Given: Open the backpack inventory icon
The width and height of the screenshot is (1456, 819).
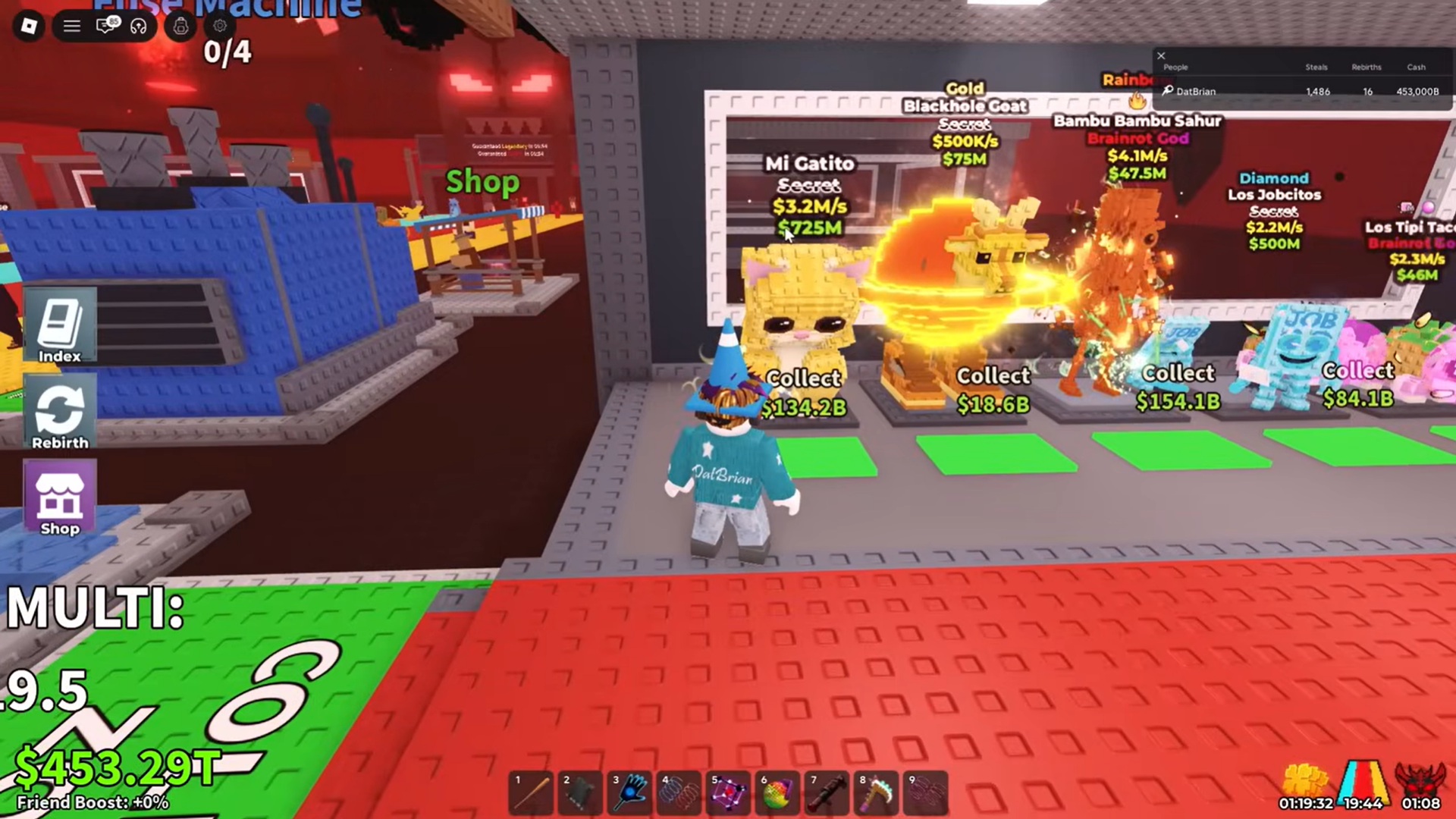Looking at the screenshot, I should (x=180, y=26).
